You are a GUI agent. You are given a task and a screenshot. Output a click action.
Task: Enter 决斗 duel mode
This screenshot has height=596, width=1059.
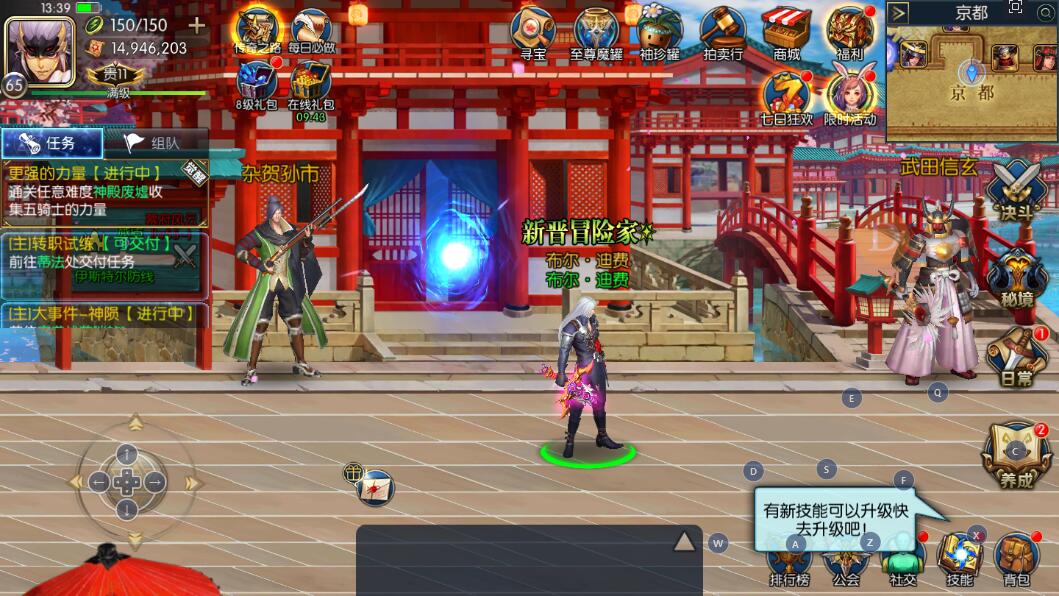pos(1016,190)
